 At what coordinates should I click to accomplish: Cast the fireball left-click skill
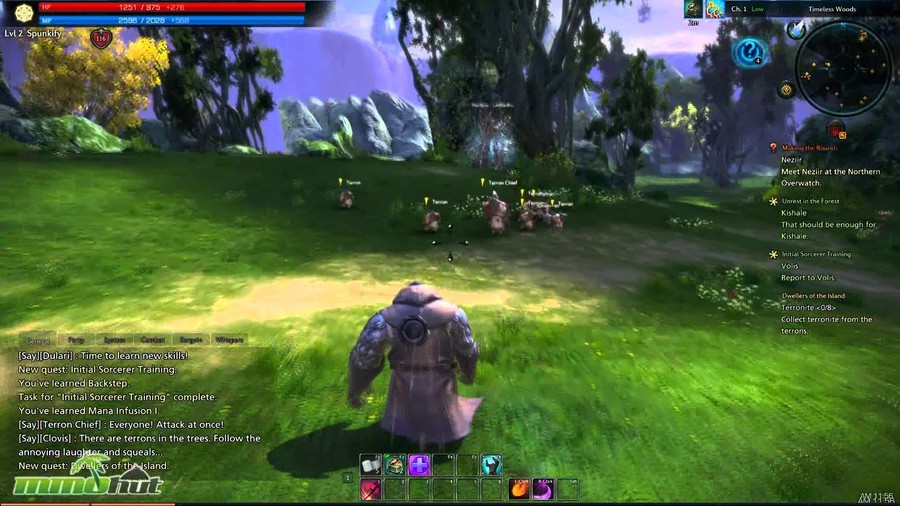pos(519,489)
